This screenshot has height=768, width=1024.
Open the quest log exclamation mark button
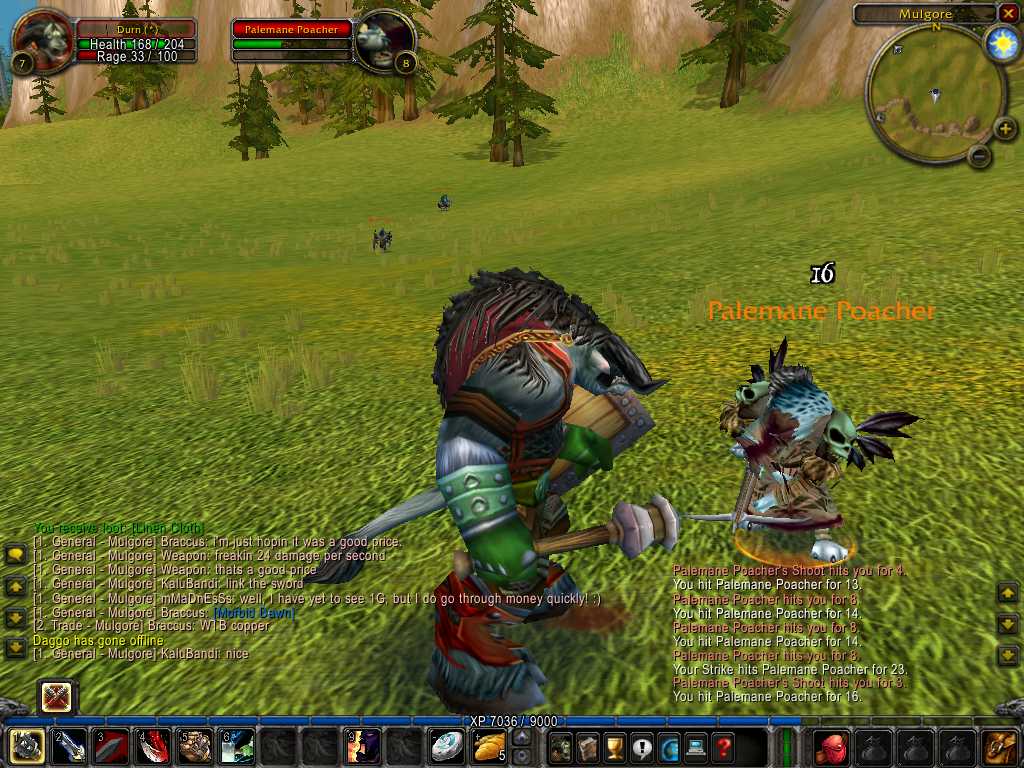642,747
